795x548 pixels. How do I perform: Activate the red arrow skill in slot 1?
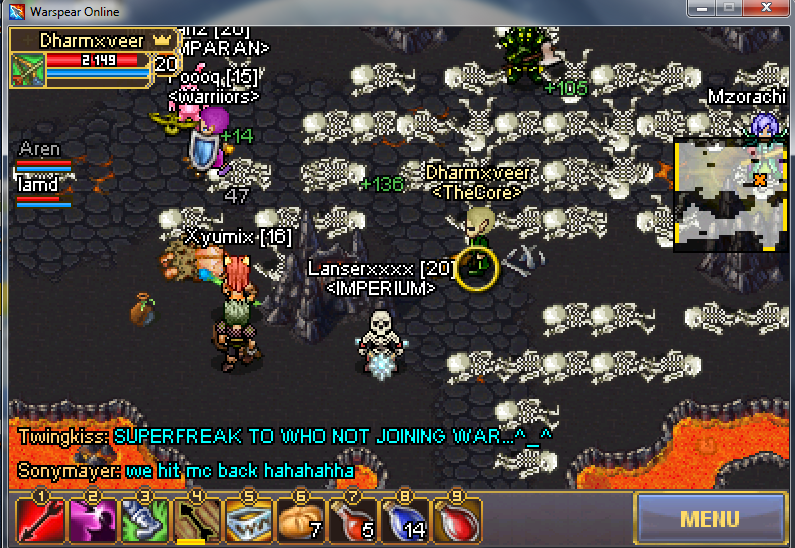(40, 520)
